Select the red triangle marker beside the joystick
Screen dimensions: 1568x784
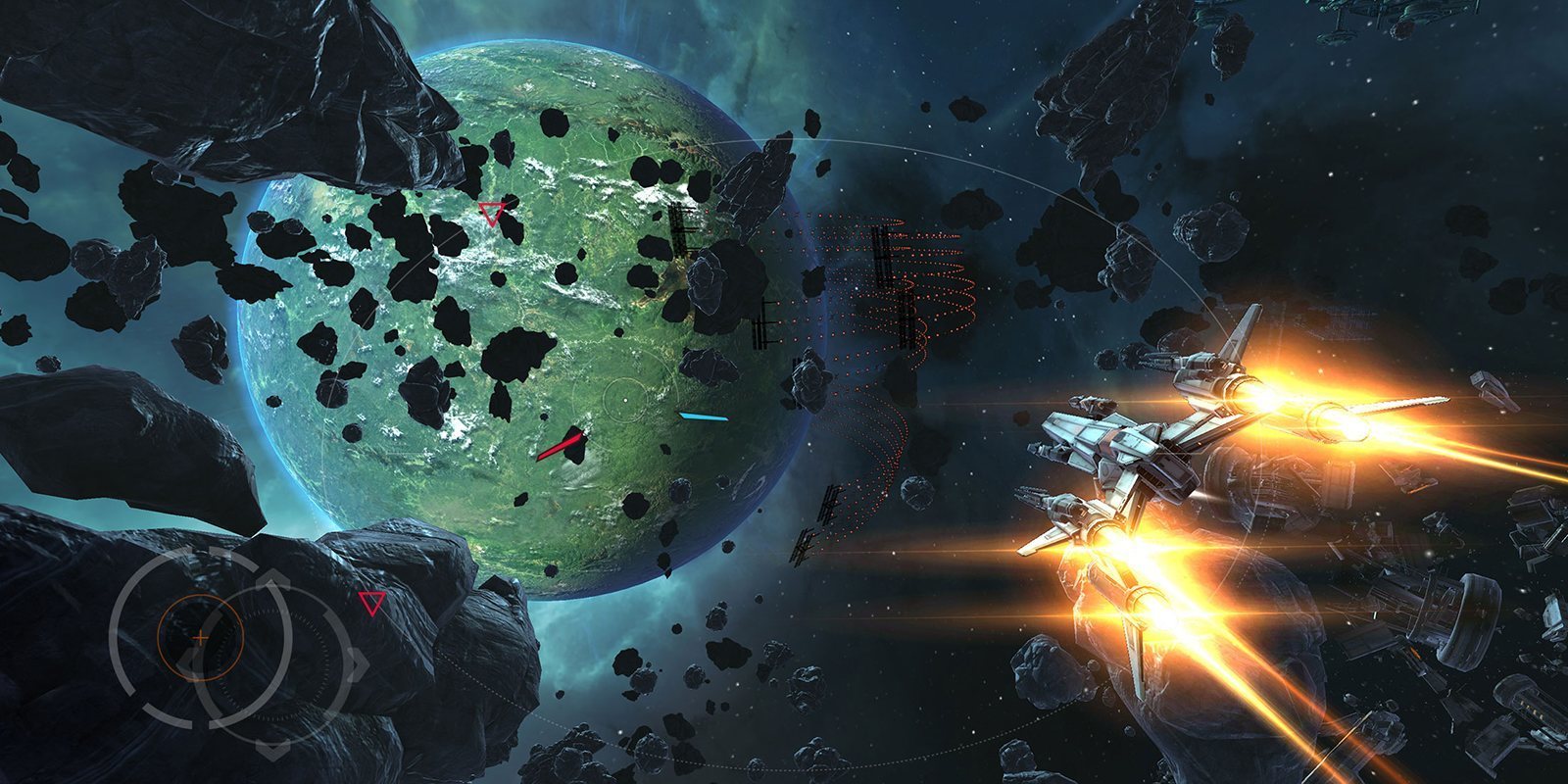[369, 602]
